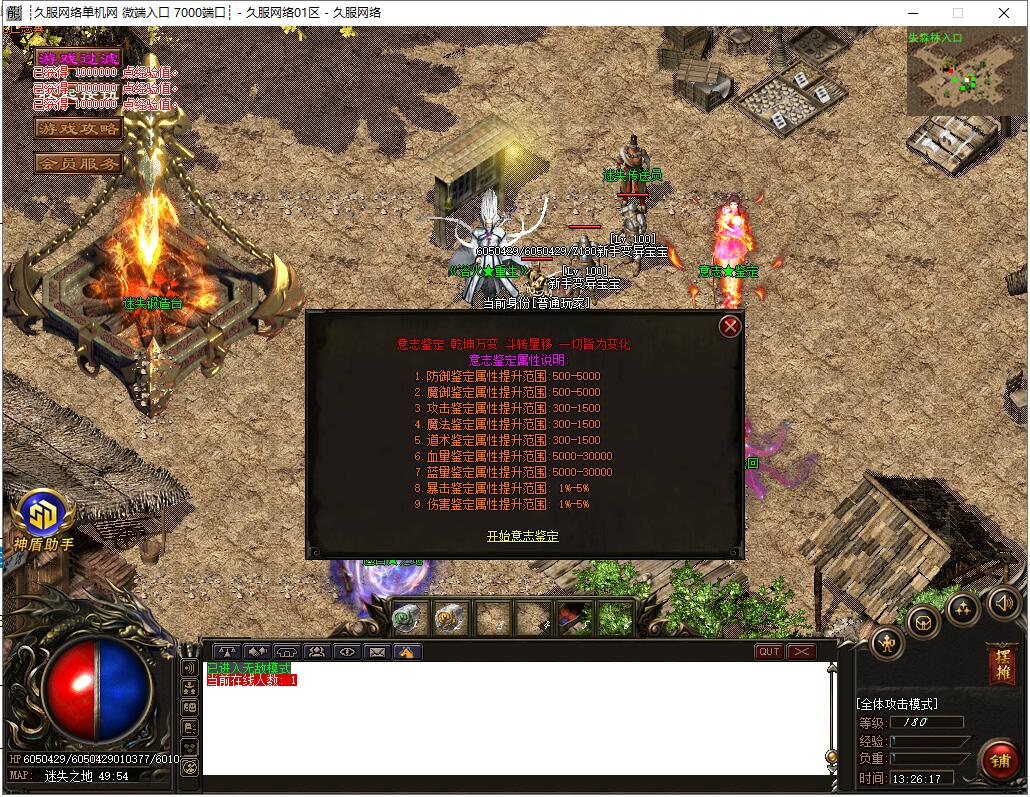Toggle the eye icon in chat toolbar
This screenshot has width=1030, height=797.
[x=347, y=652]
